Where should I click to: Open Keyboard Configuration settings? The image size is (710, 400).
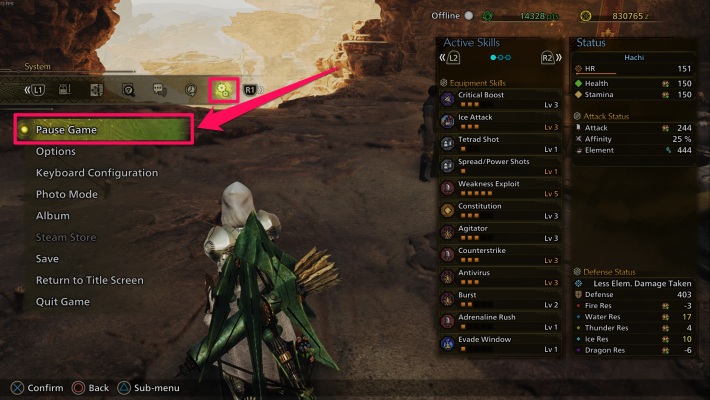pos(97,173)
